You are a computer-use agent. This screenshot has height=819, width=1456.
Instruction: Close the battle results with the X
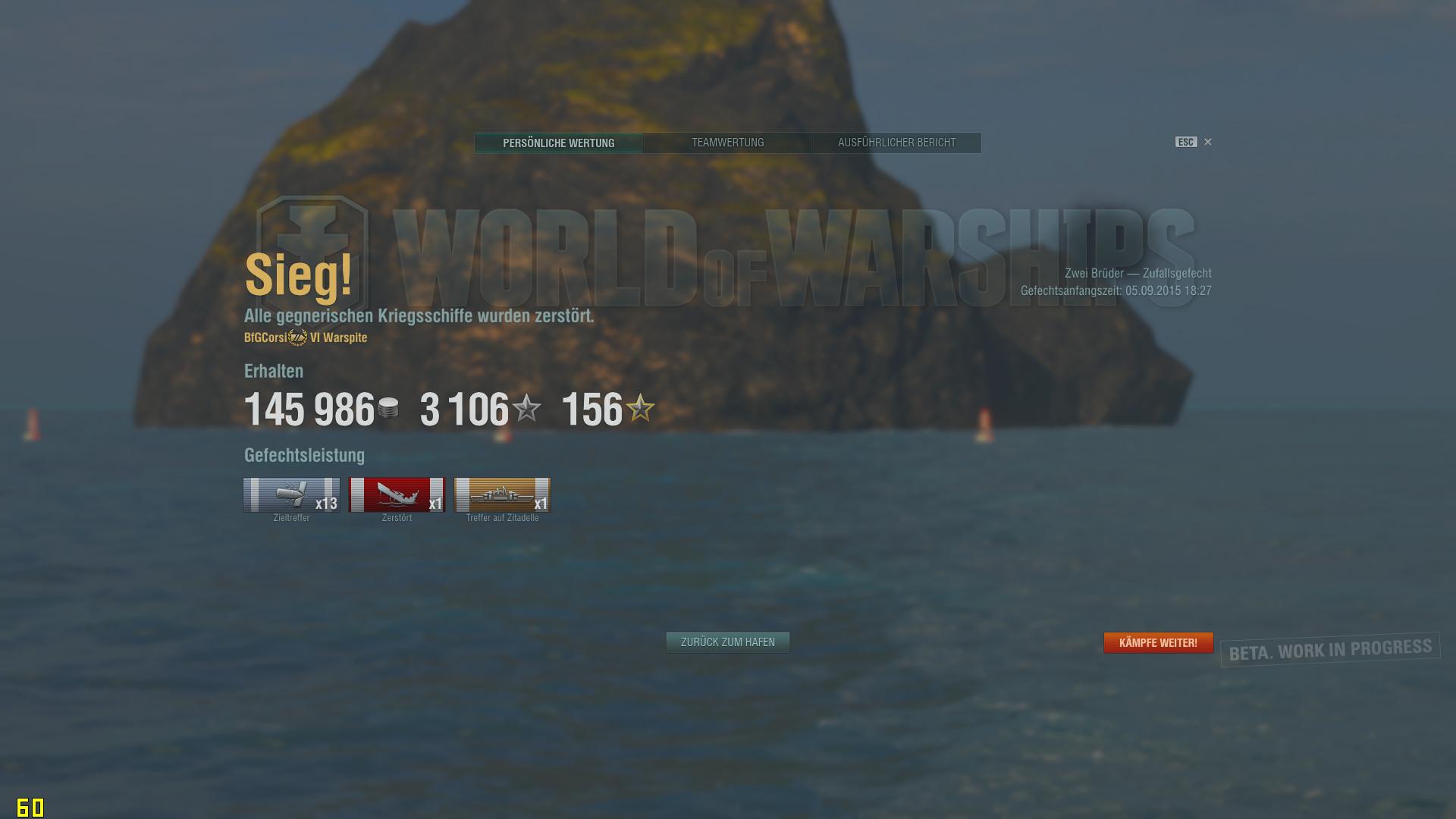click(1208, 142)
